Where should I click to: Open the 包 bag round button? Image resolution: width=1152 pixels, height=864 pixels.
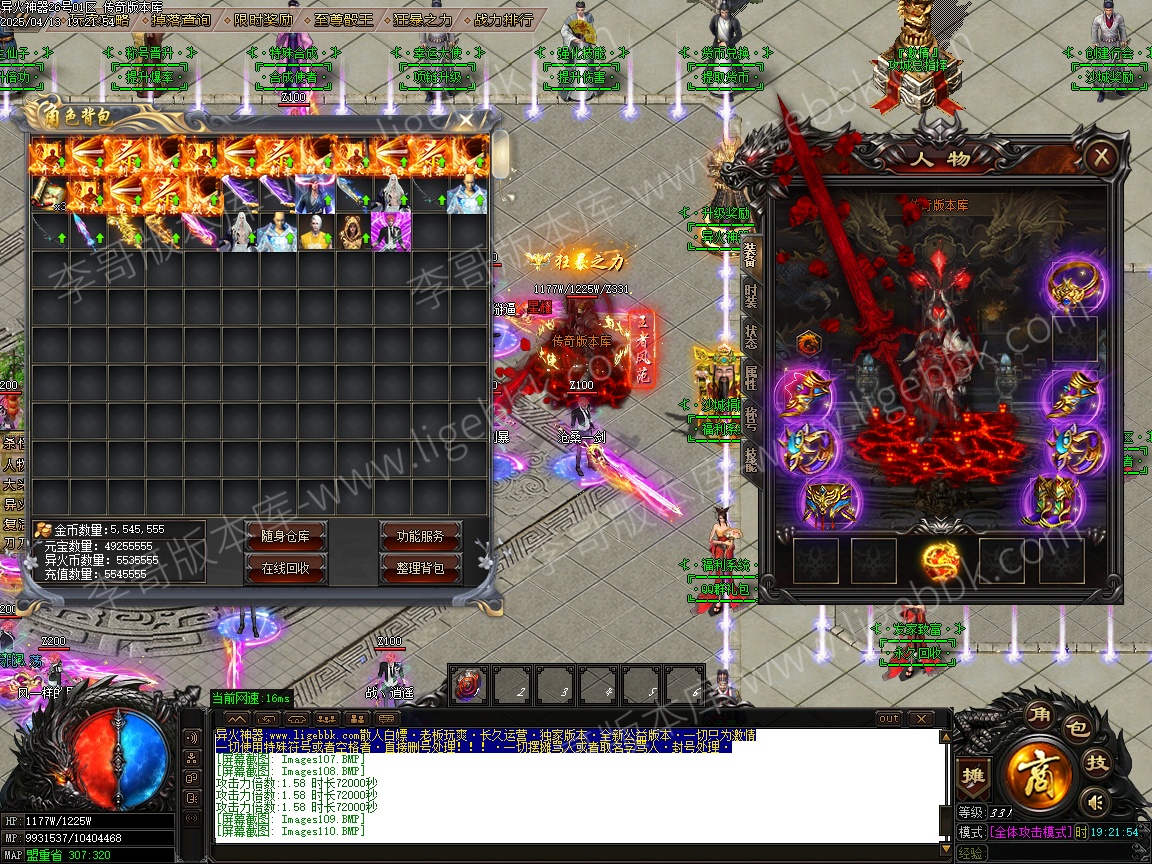pos(1075,727)
